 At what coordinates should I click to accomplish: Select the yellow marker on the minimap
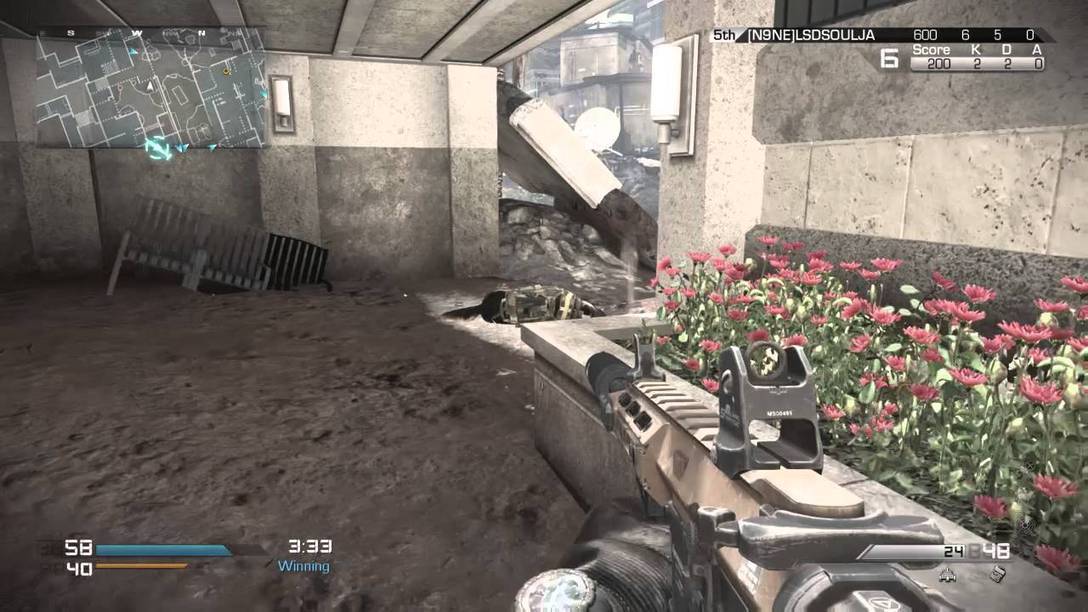click(x=227, y=70)
